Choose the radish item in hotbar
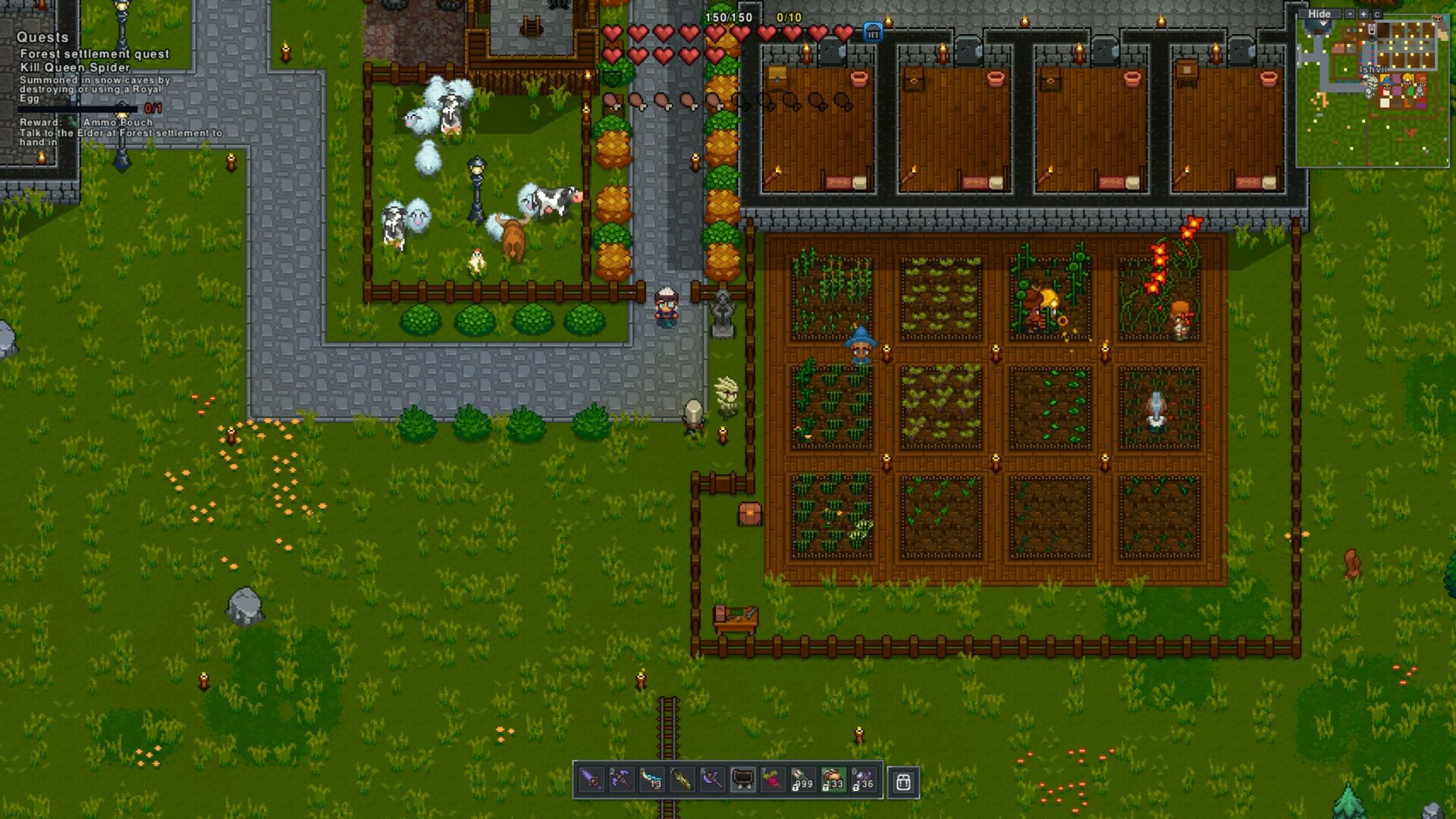Screen dimensions: 1456x819 click(x=773, y=780)
